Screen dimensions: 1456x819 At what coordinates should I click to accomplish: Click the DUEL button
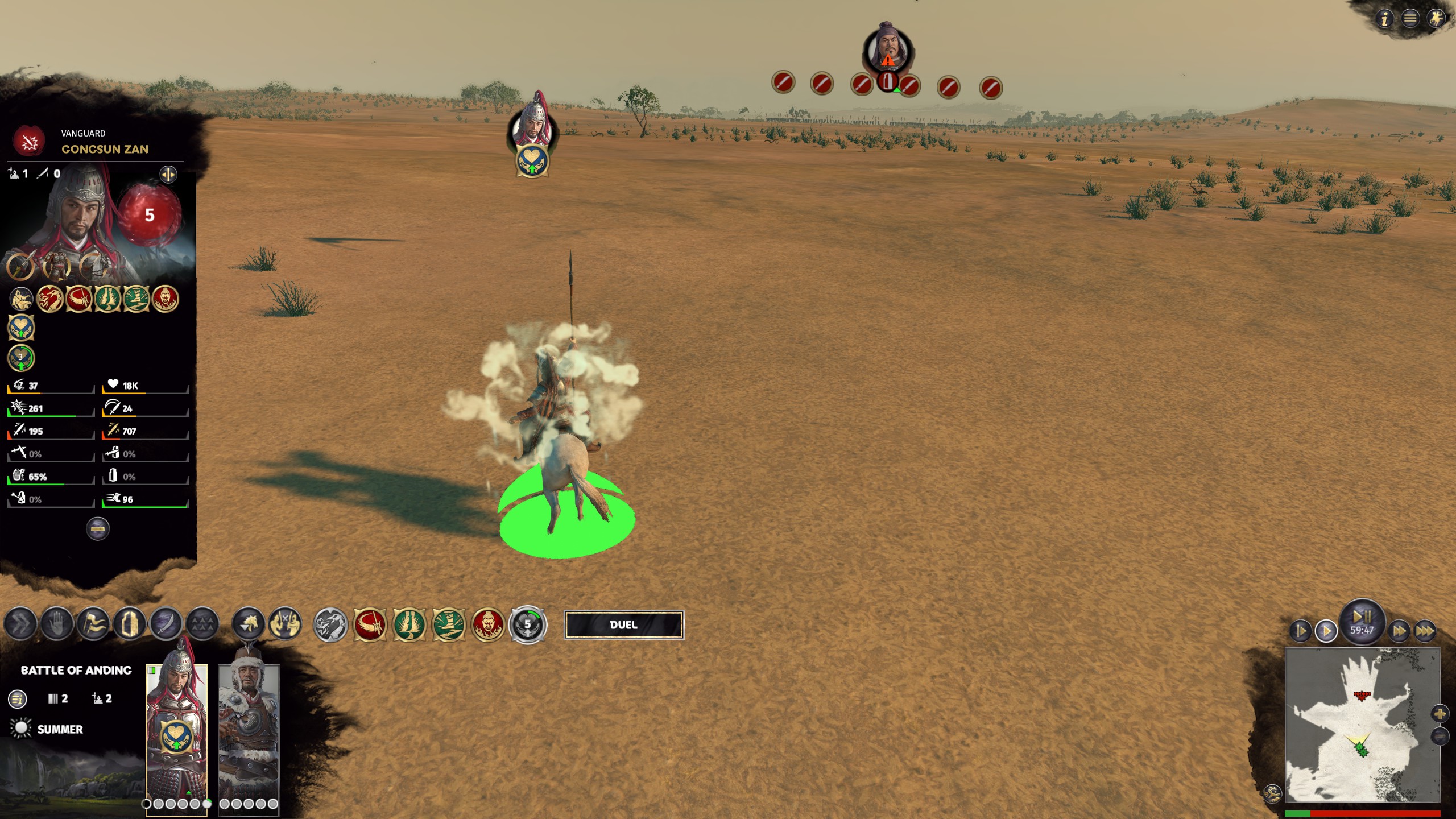click(623, 624)
